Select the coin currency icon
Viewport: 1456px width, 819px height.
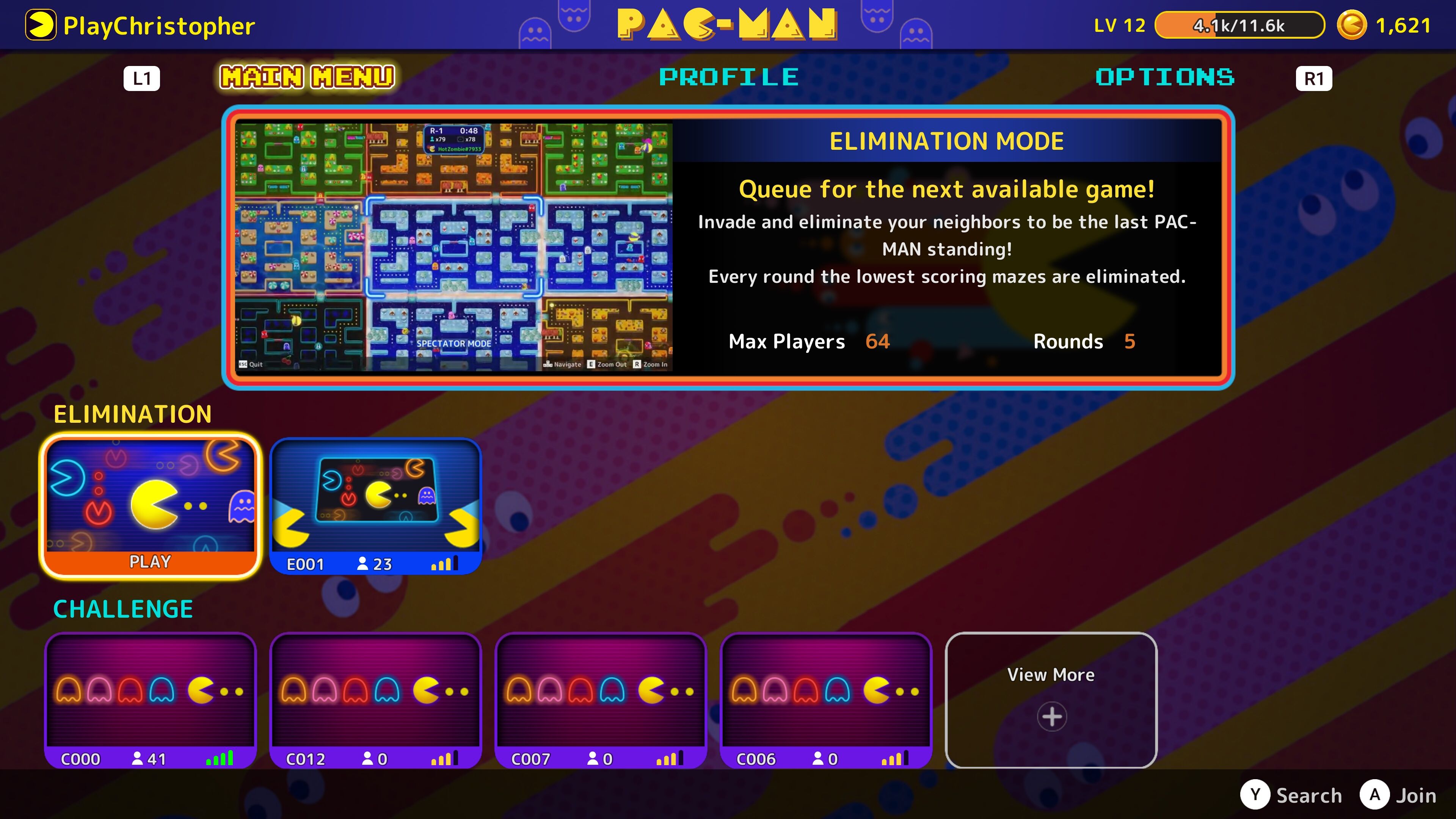[1351, 24]
